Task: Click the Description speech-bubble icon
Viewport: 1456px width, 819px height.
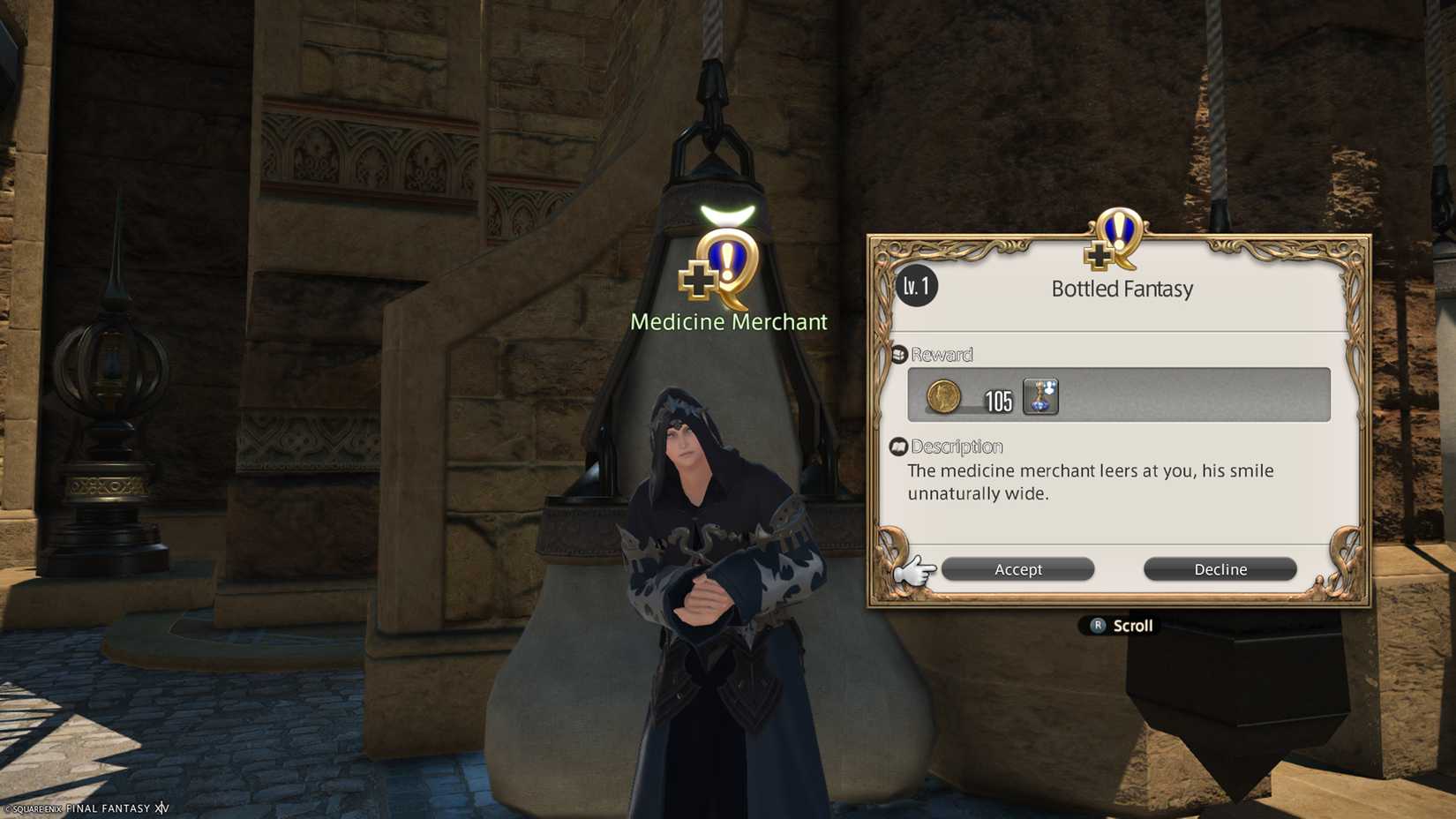Action: 898,446
